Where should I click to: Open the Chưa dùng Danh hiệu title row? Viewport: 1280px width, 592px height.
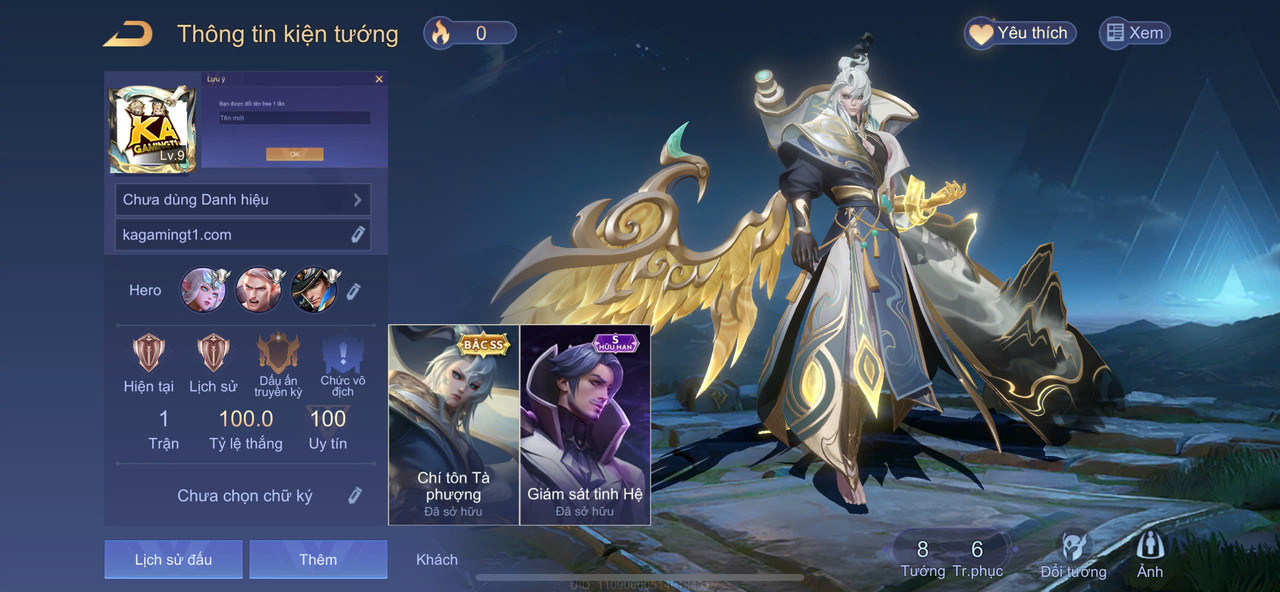[243, 199]
